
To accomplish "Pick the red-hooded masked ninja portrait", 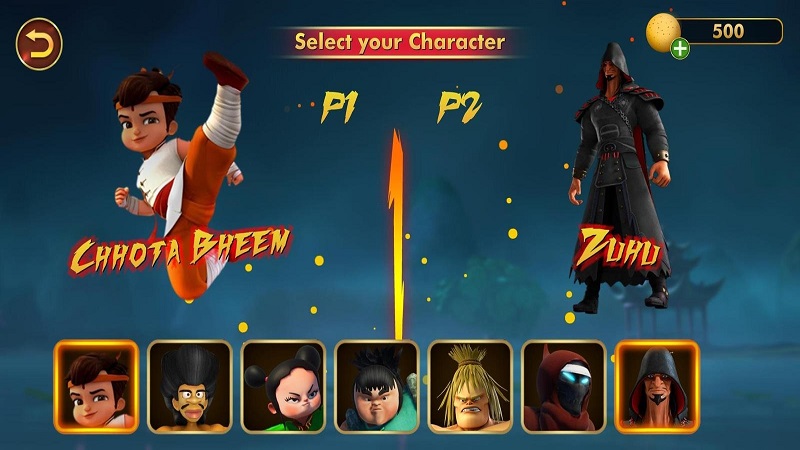I will (x=563, y=387).
